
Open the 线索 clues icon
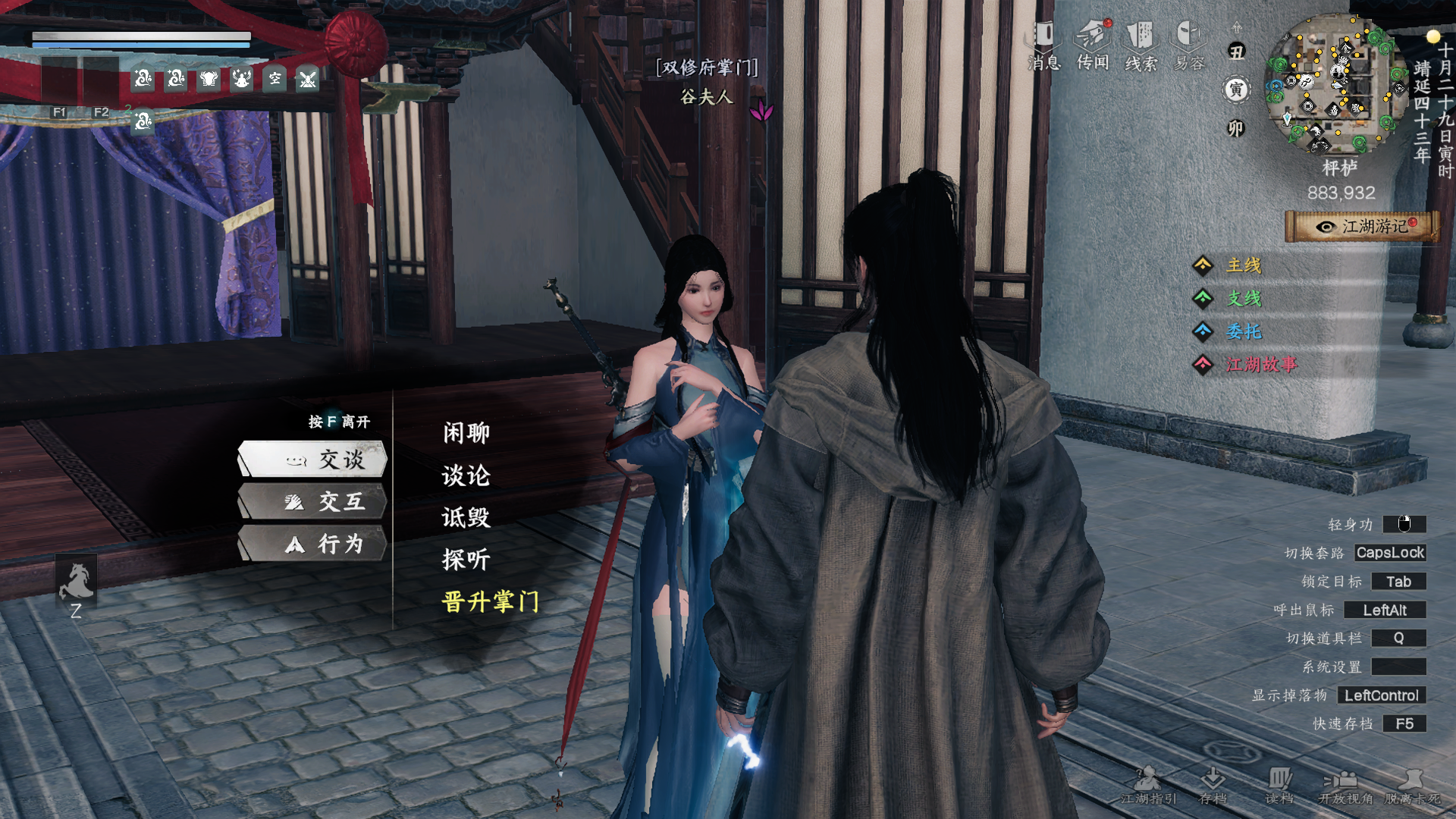point(1141,45)
